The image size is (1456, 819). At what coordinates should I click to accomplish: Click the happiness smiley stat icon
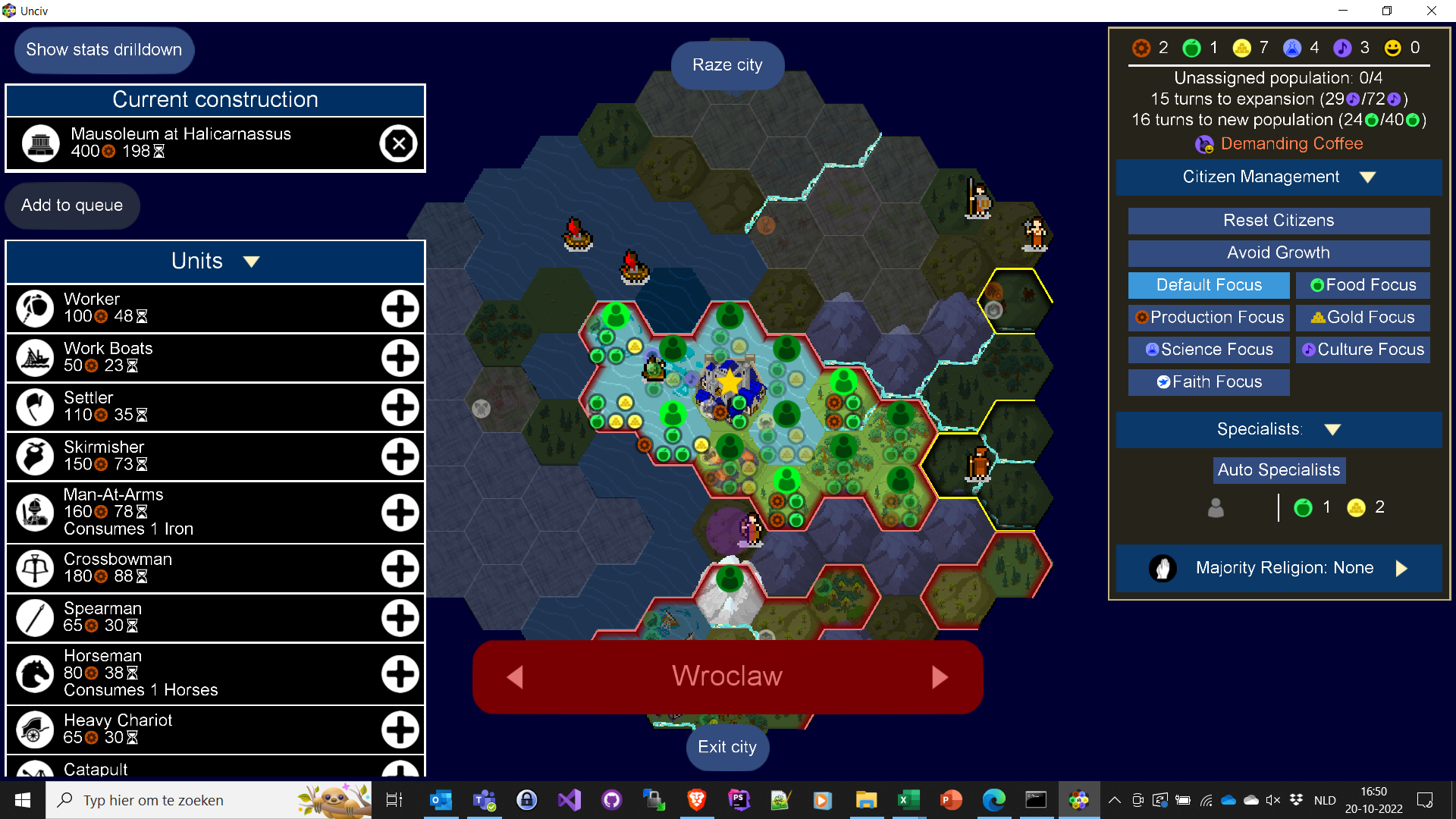(1392, 47)
